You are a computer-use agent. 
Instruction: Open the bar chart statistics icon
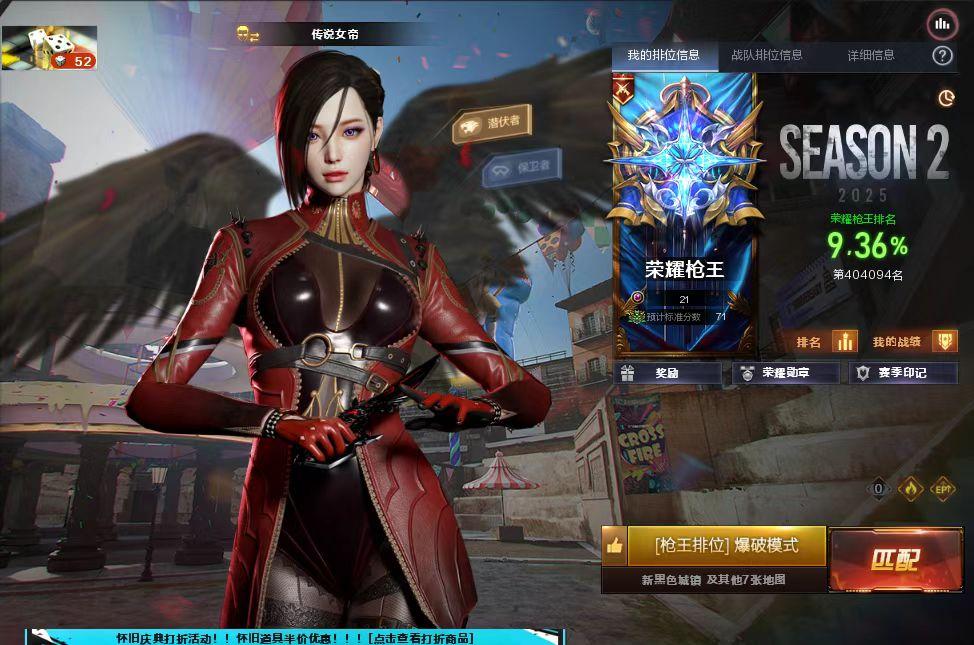pos(941,23)
